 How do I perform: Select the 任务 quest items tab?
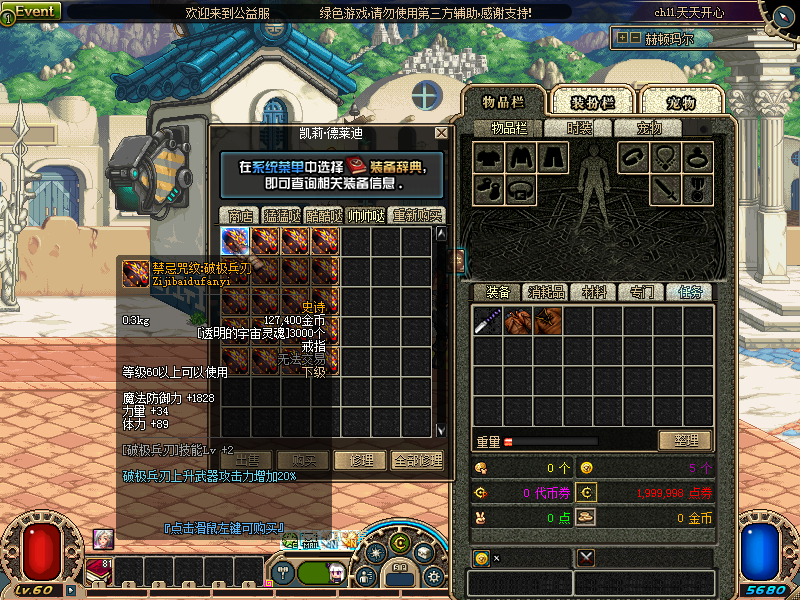coord(690,292)
